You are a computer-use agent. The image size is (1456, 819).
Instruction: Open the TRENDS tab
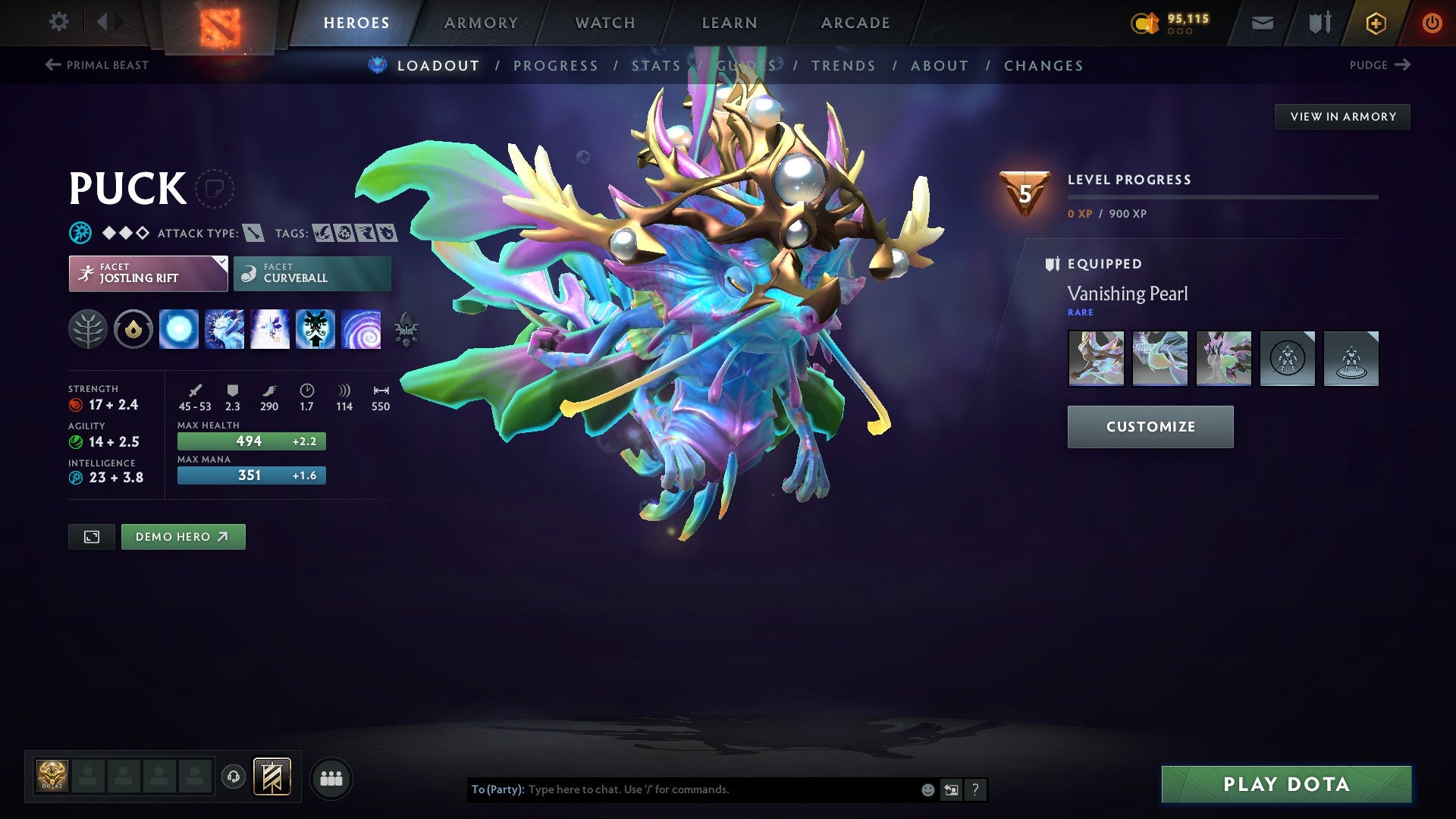(843, 66)
